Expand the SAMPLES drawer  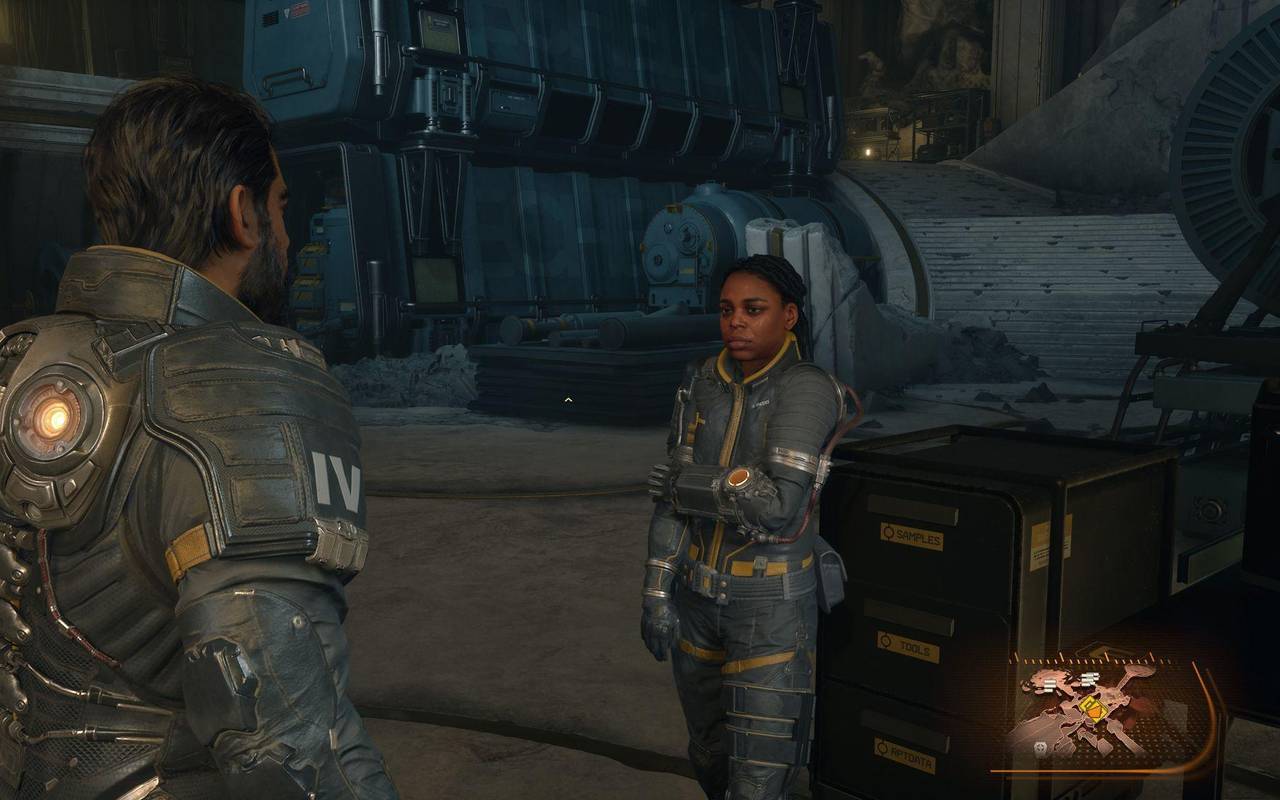pyautogui.click(x=910, y=506)
